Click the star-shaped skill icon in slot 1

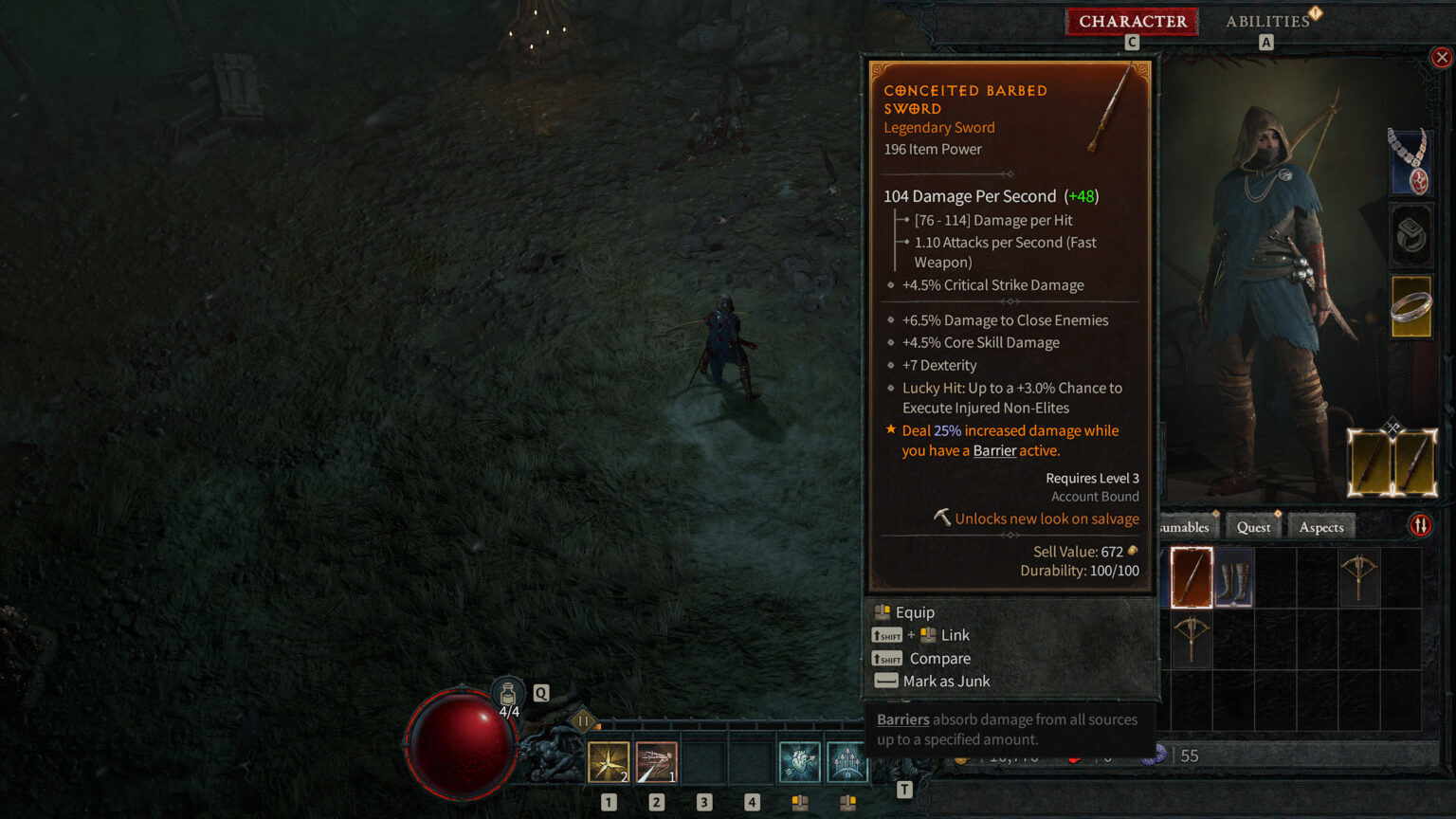pyautogui.click(x=608, y=761)
